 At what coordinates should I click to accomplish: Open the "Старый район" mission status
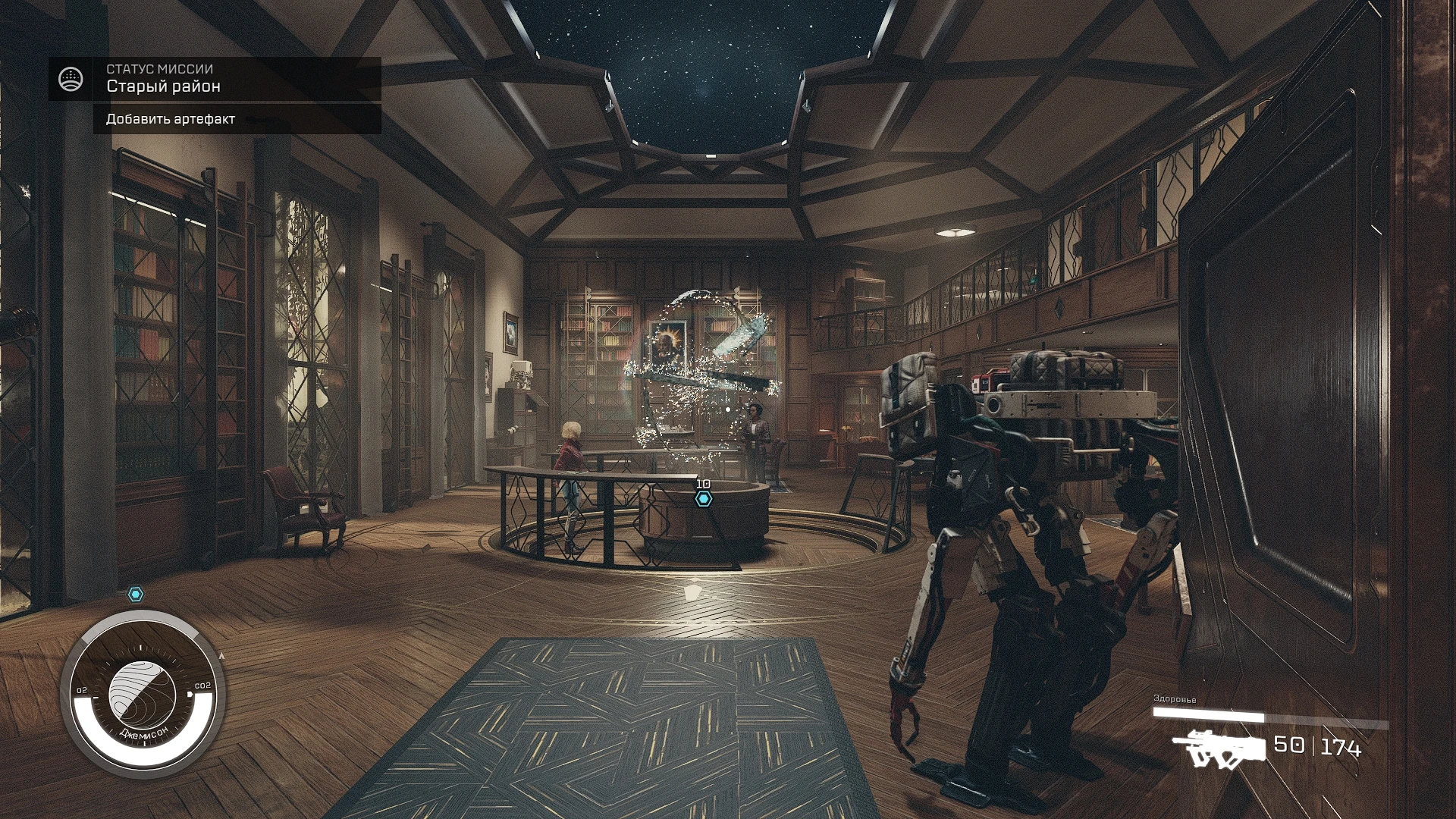[x=163, y=86]
